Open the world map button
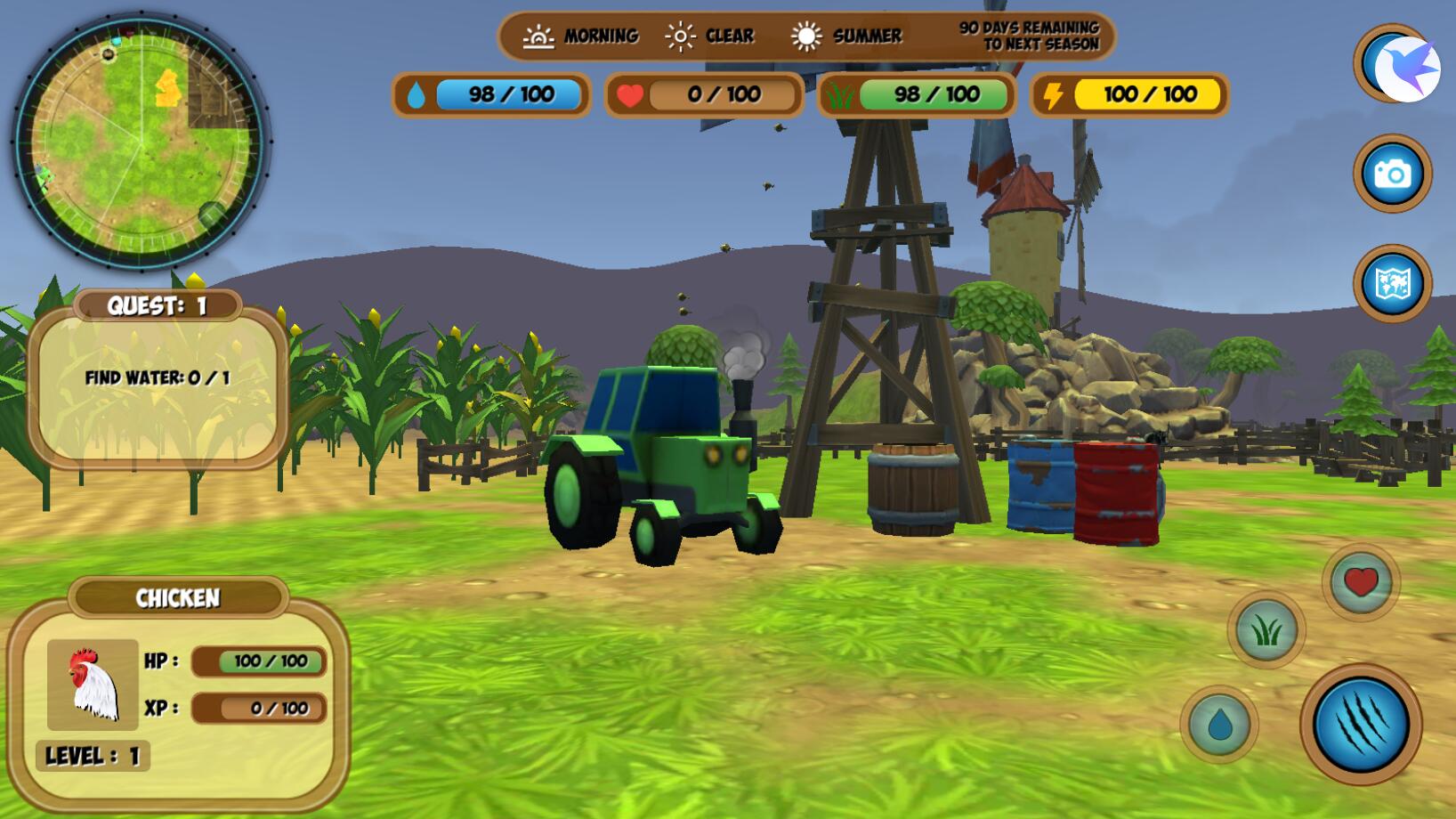1456x819 pixels. [1392, 284]
